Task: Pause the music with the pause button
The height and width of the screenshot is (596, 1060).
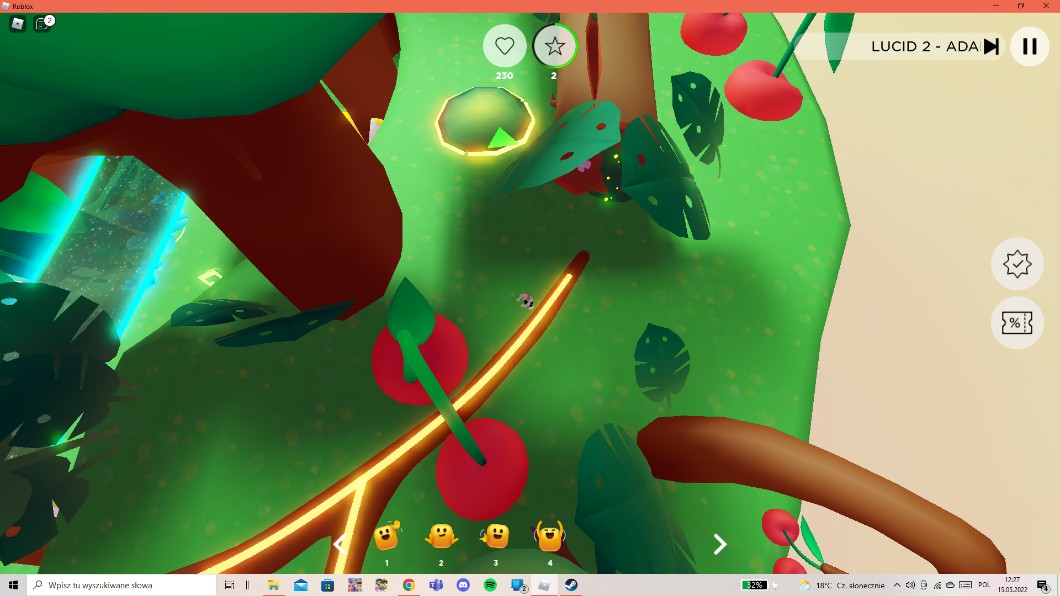Action: coord(1029,46)
